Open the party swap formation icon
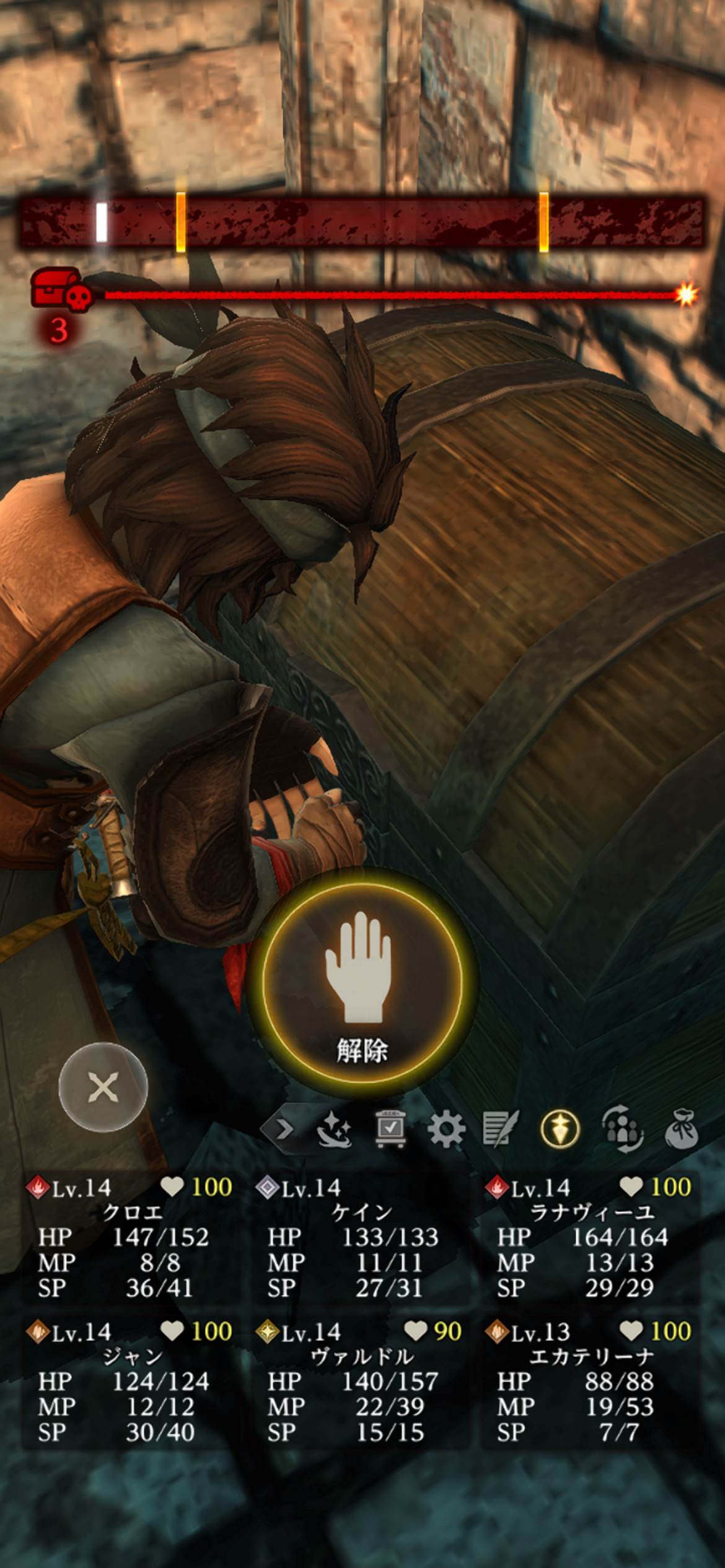 [x=622, y=1130]
